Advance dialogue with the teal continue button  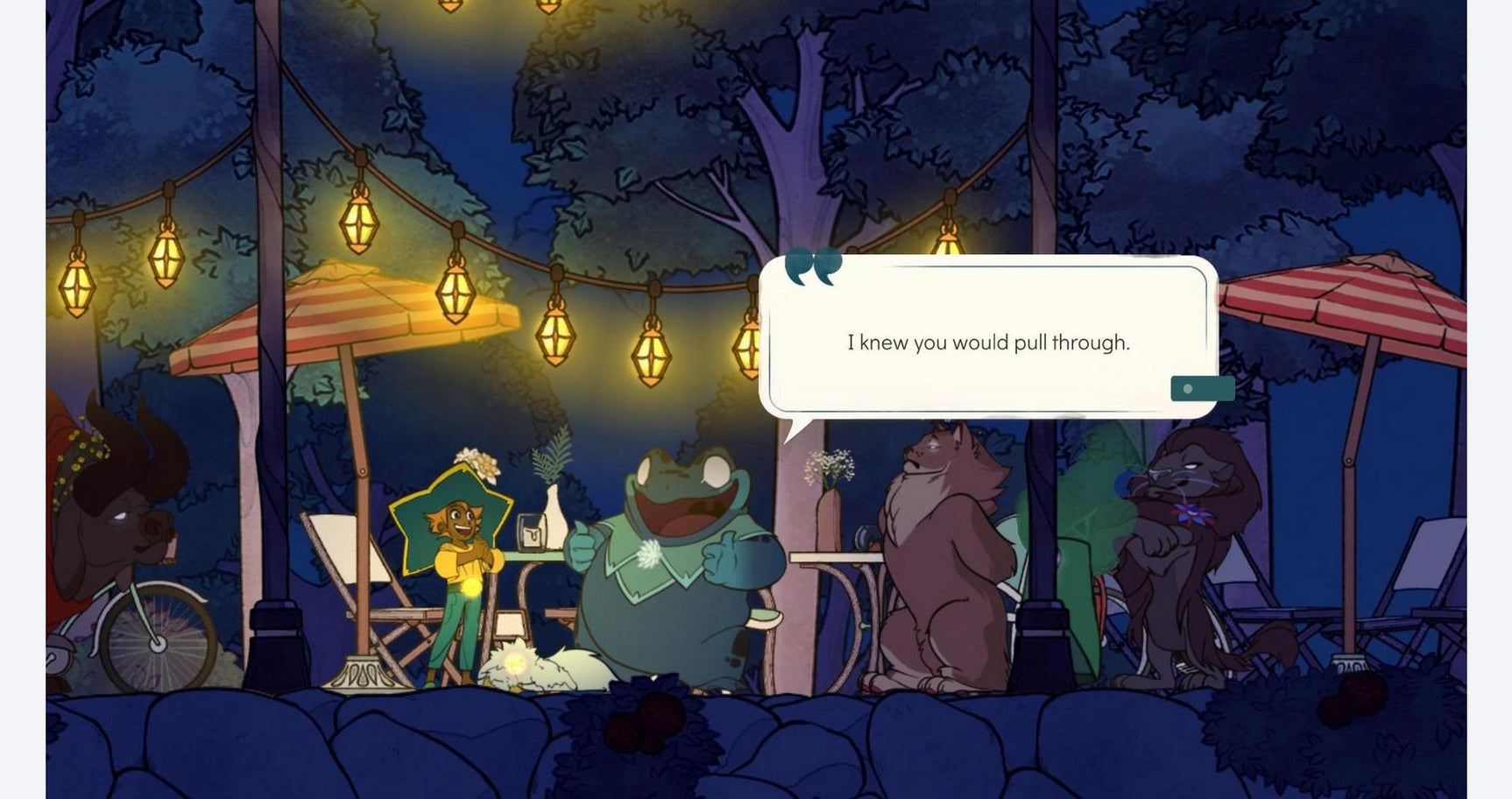tap(1202, 389)
